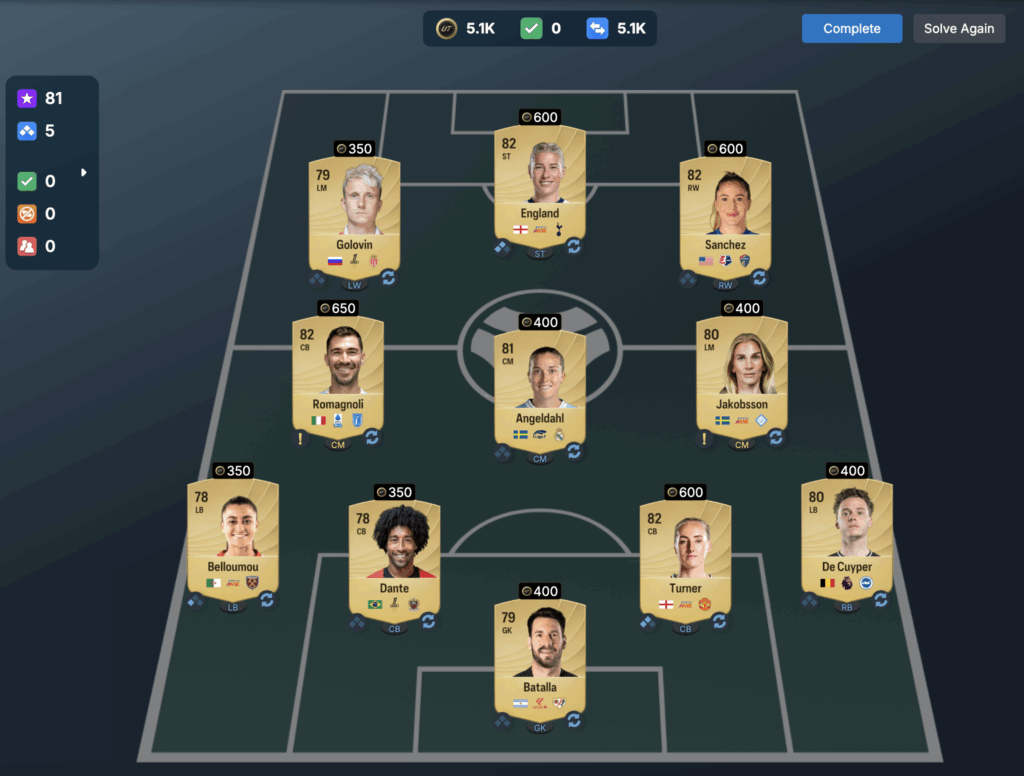Click the blue Complete button
Image resolution: width=1024 pixels, height=776 pixels.
point(851,29)
